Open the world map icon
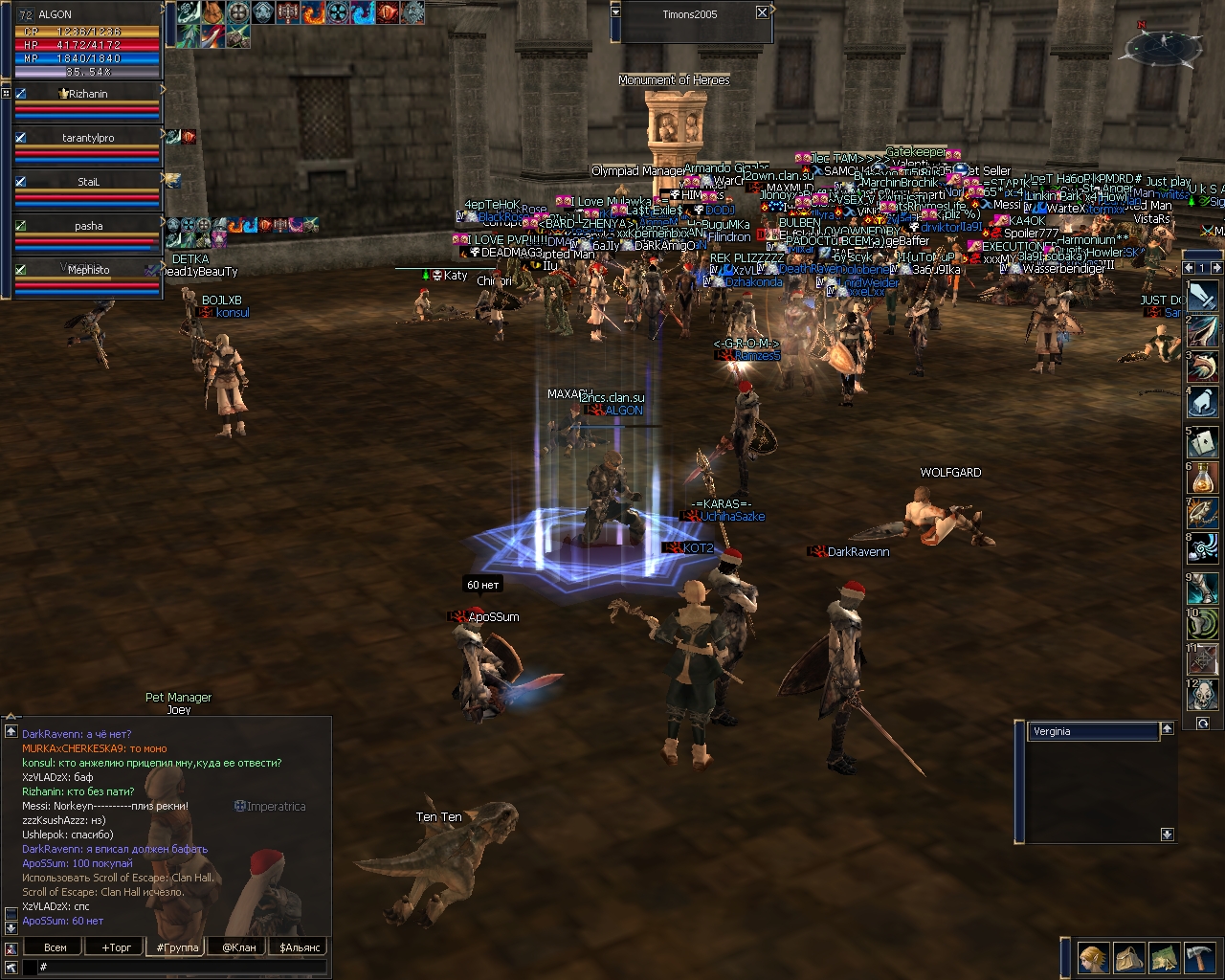 click(1164, 957)
